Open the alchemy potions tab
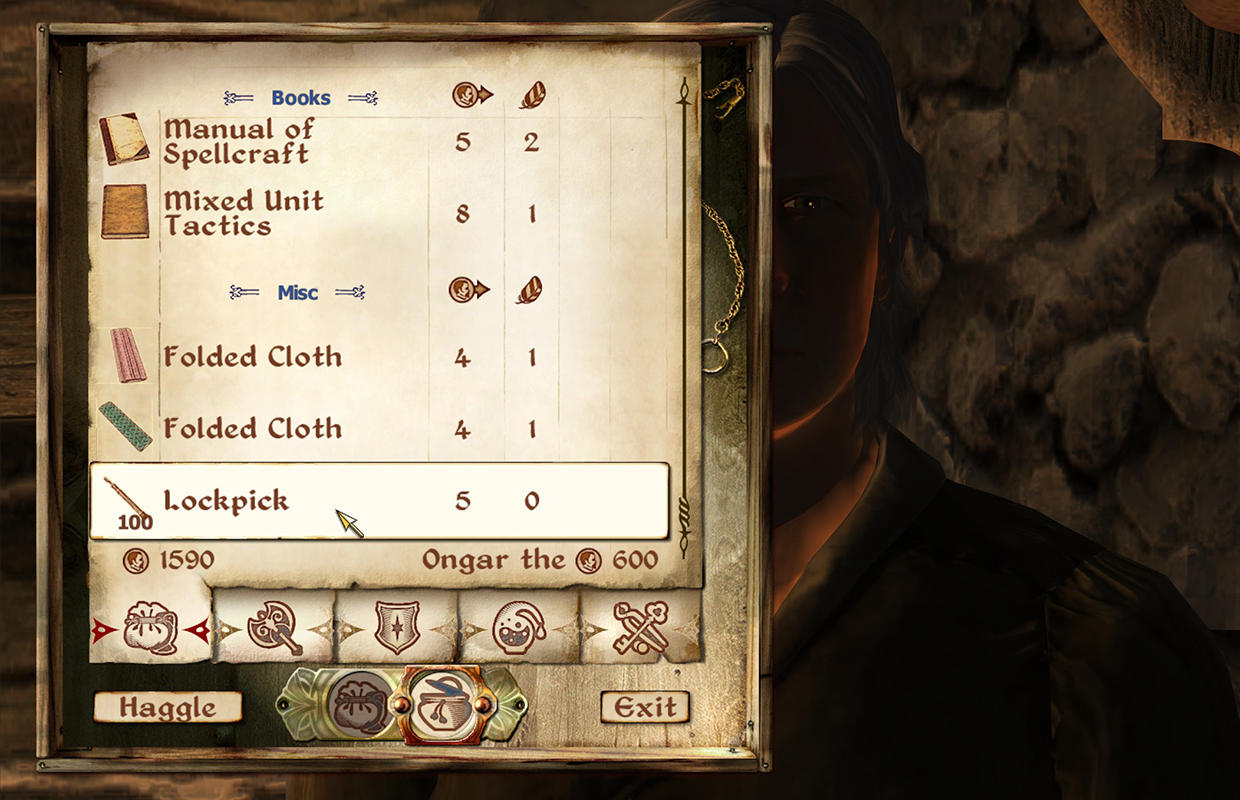This screenshot has width=1240, height=800. pyautogui.click(x=518, y=629)
